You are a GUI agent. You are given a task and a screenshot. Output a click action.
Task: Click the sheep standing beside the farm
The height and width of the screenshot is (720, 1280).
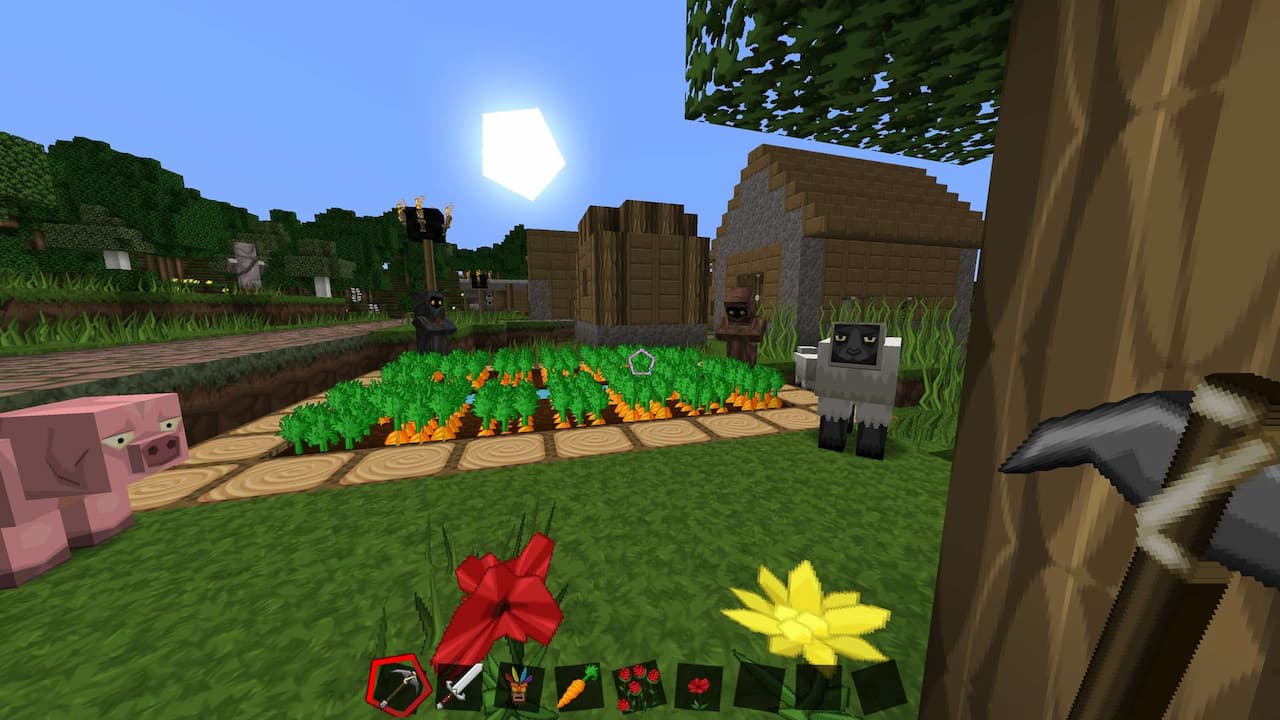coord(855,390)
